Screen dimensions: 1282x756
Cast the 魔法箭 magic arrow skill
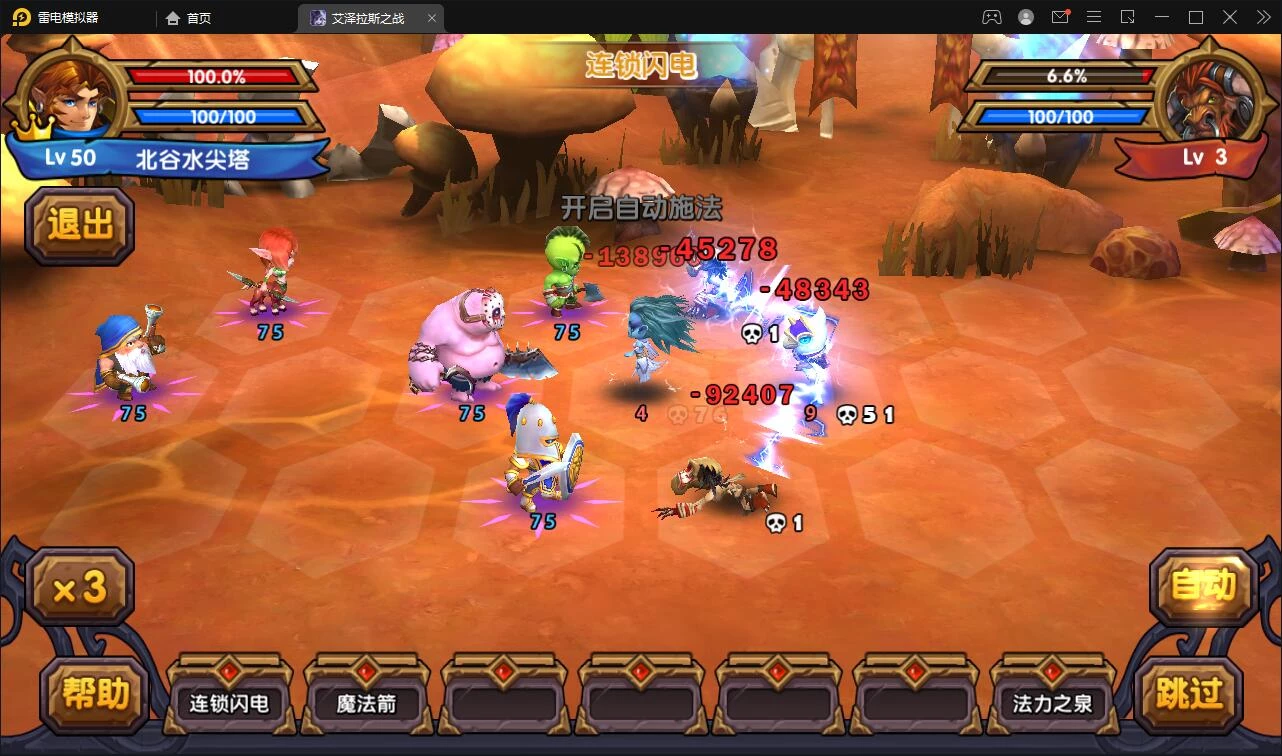click(x=366, y=702)
